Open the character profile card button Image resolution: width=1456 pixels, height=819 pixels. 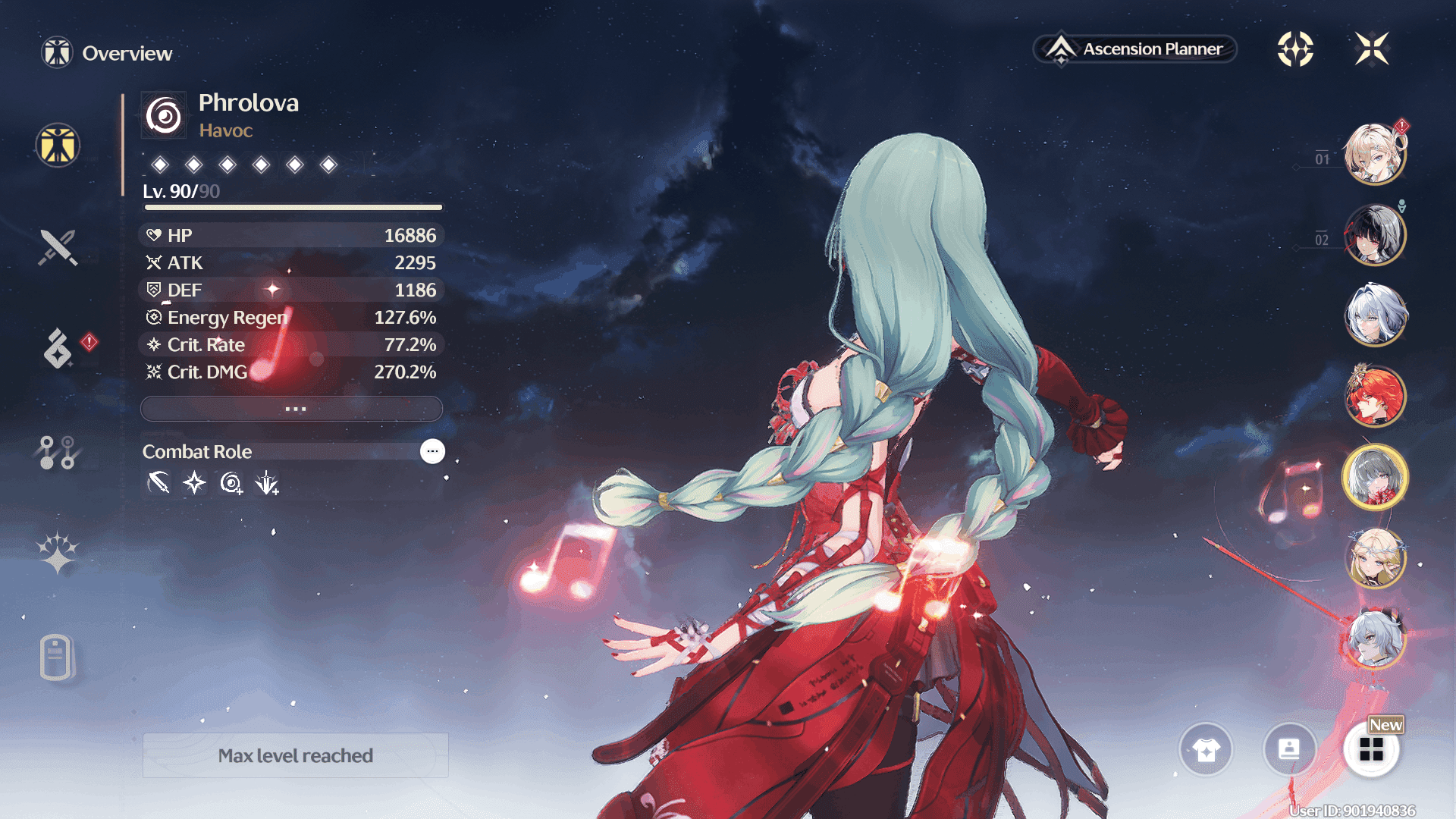click(x=1288, y=750)
